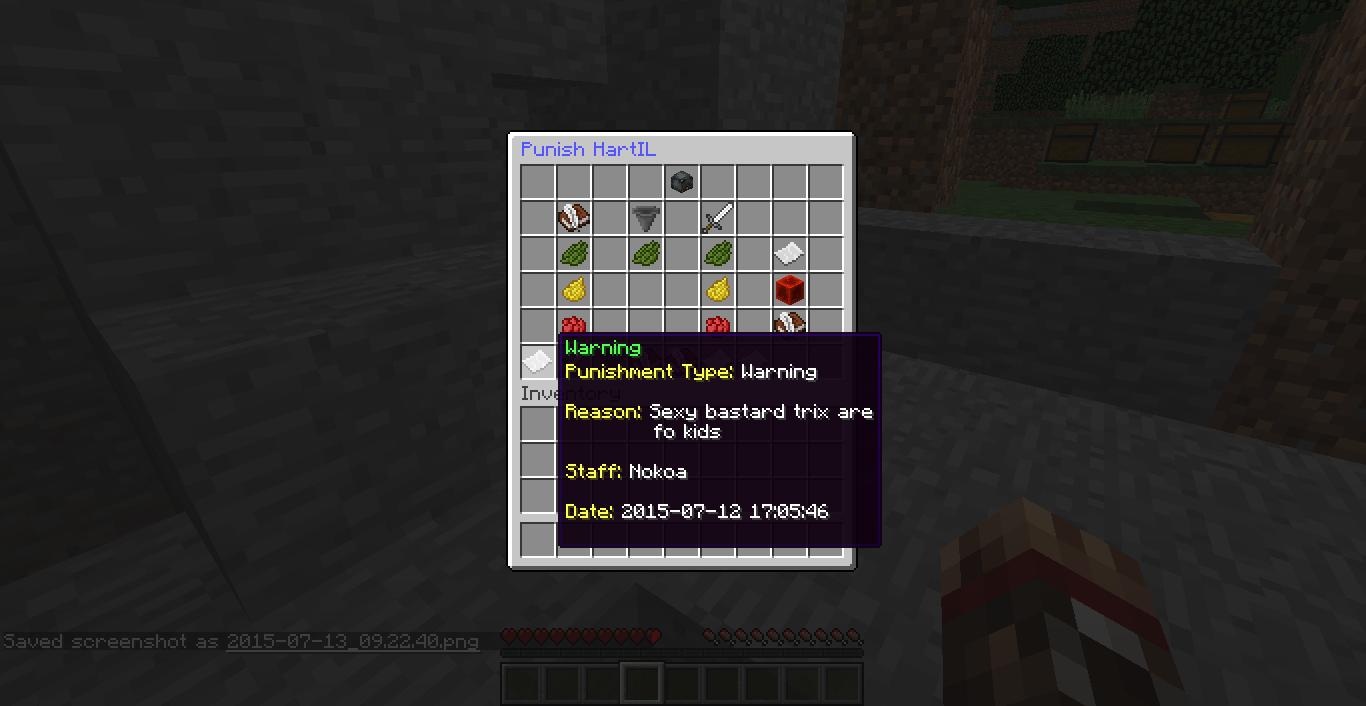The image size is (1366, 706).
Task: Select the paper above the redstone block
Action: click(789, 254)
